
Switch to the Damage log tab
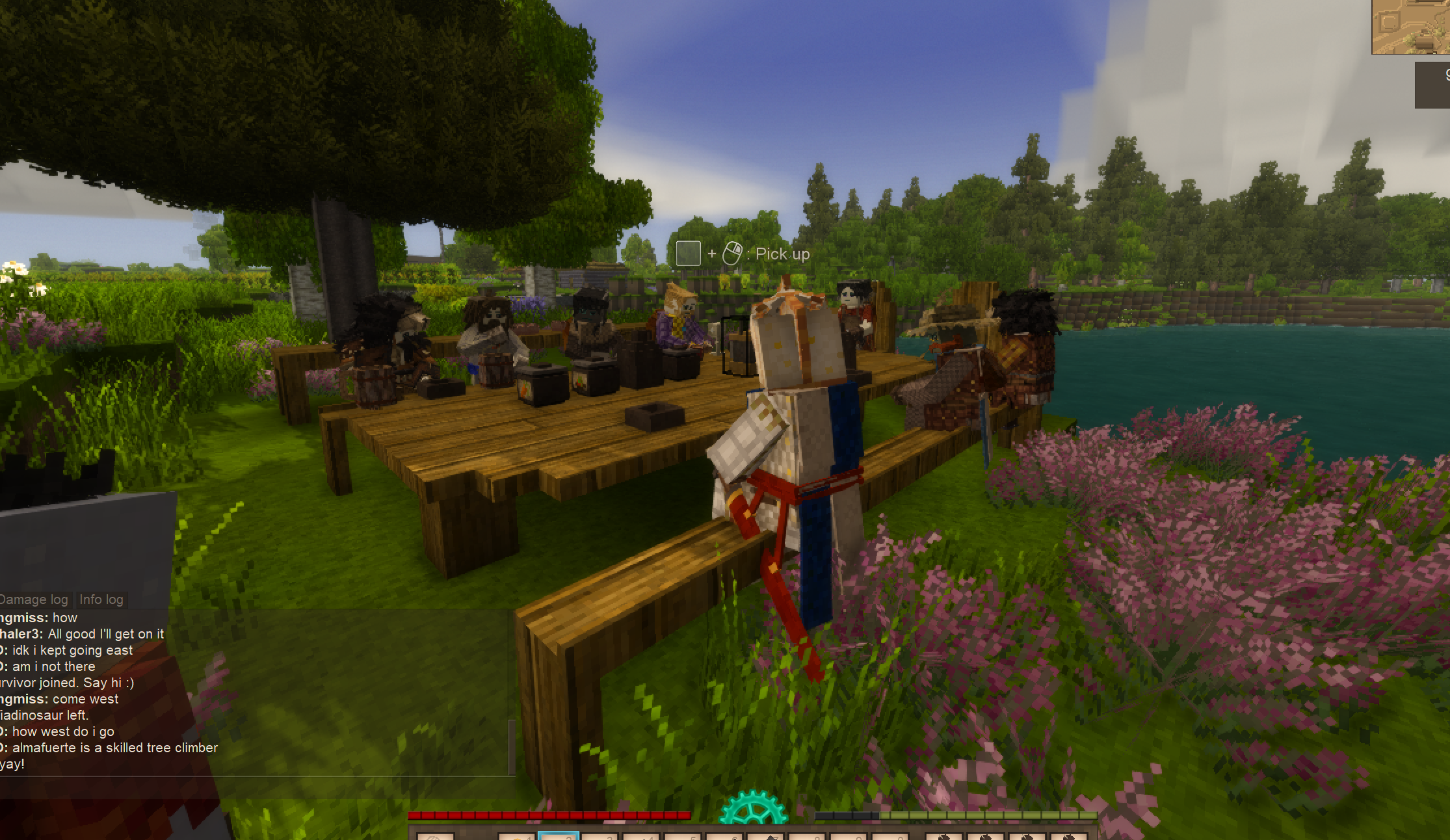(34, 599)
